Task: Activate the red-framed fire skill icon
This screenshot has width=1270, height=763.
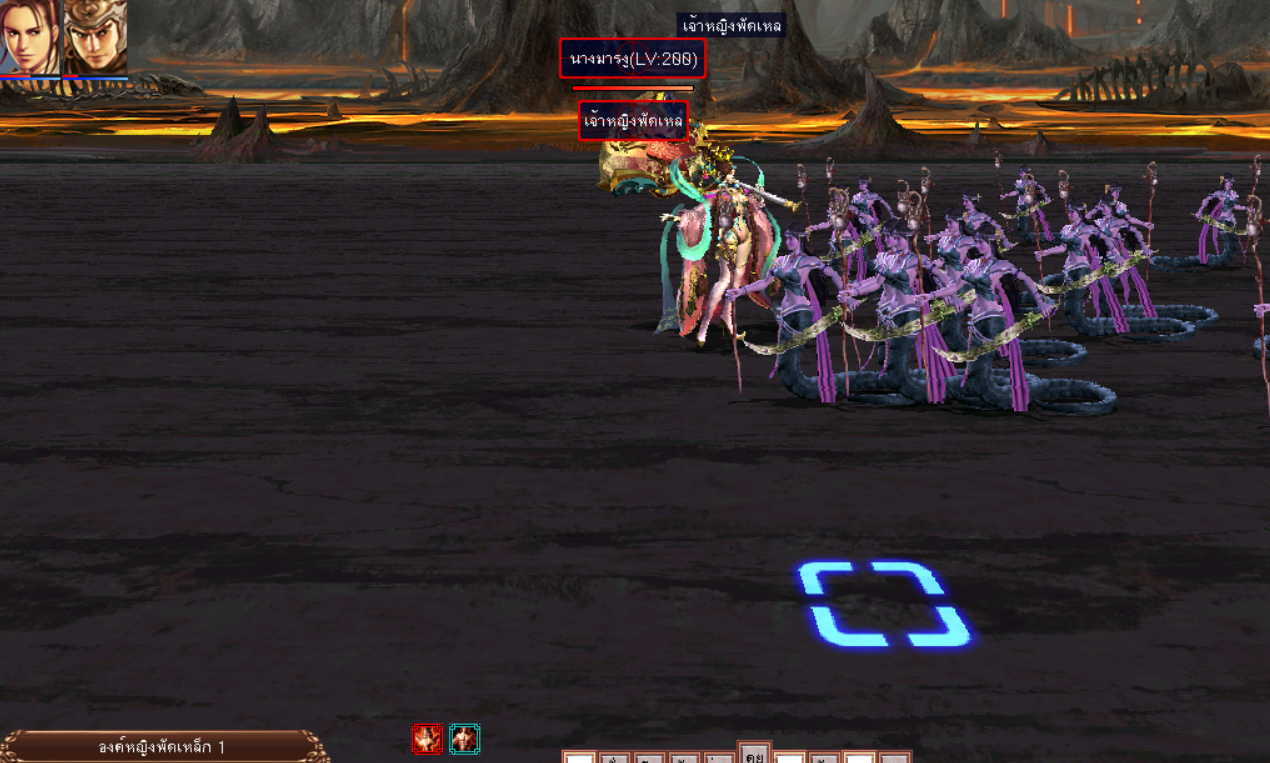Action: pyautogui.click(x=427, y=739)
